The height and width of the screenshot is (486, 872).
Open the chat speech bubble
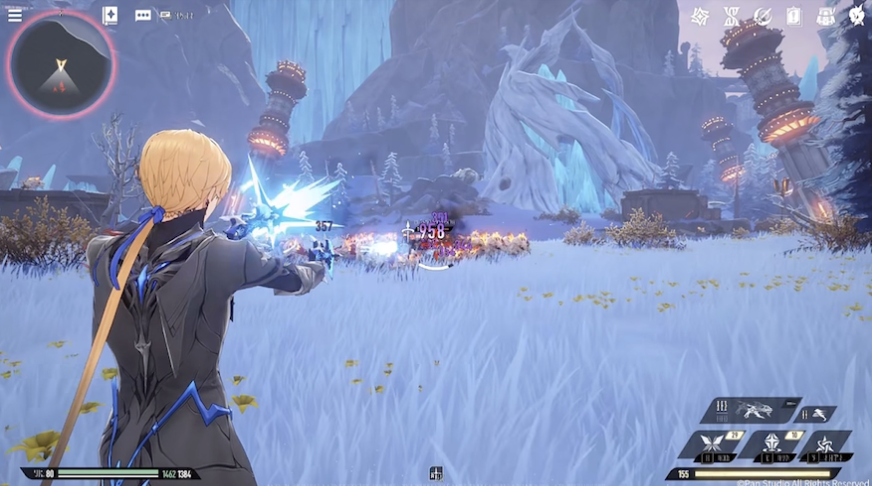point(143,16)
